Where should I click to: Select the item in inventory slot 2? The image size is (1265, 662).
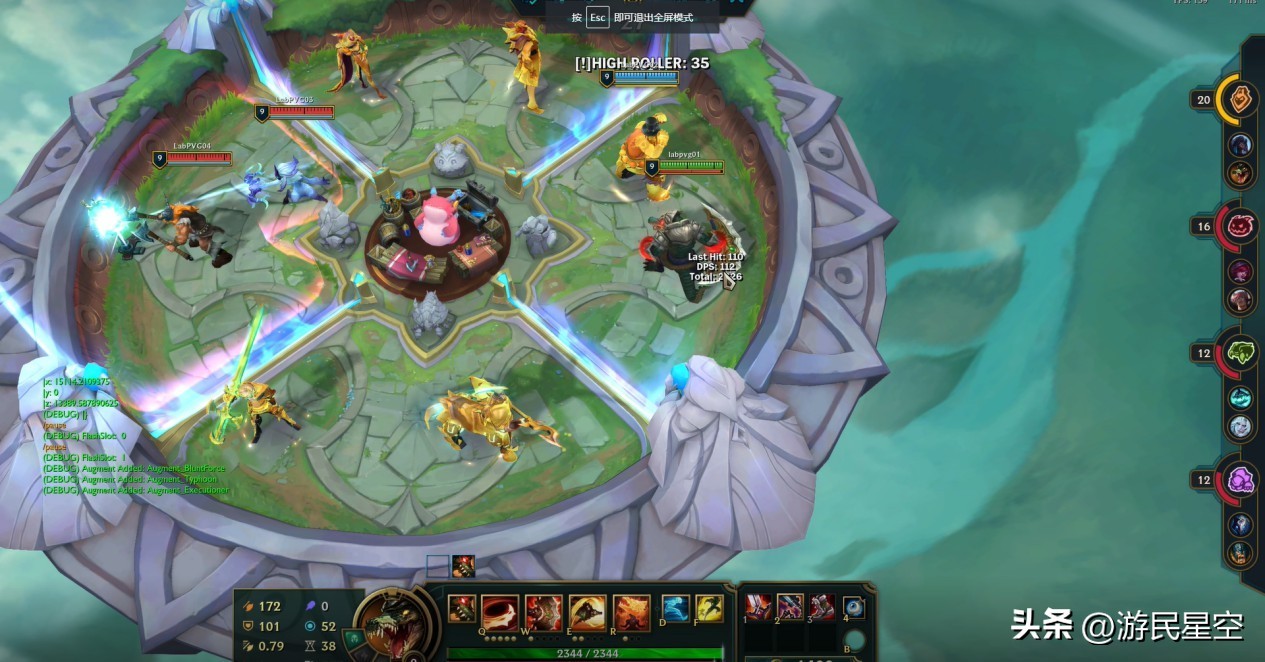790,606
